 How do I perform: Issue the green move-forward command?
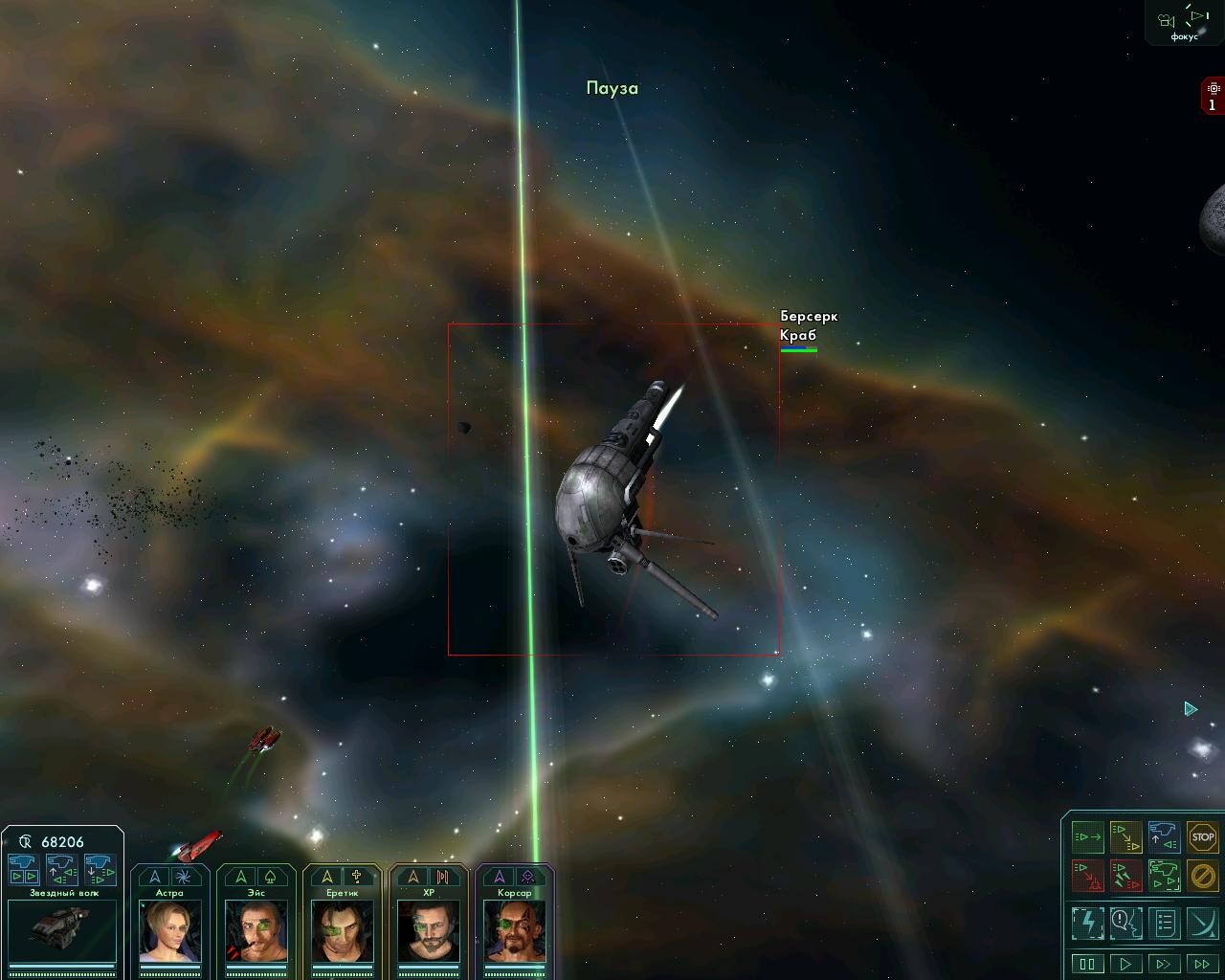pyautogui.click(x=1087, y=837)
